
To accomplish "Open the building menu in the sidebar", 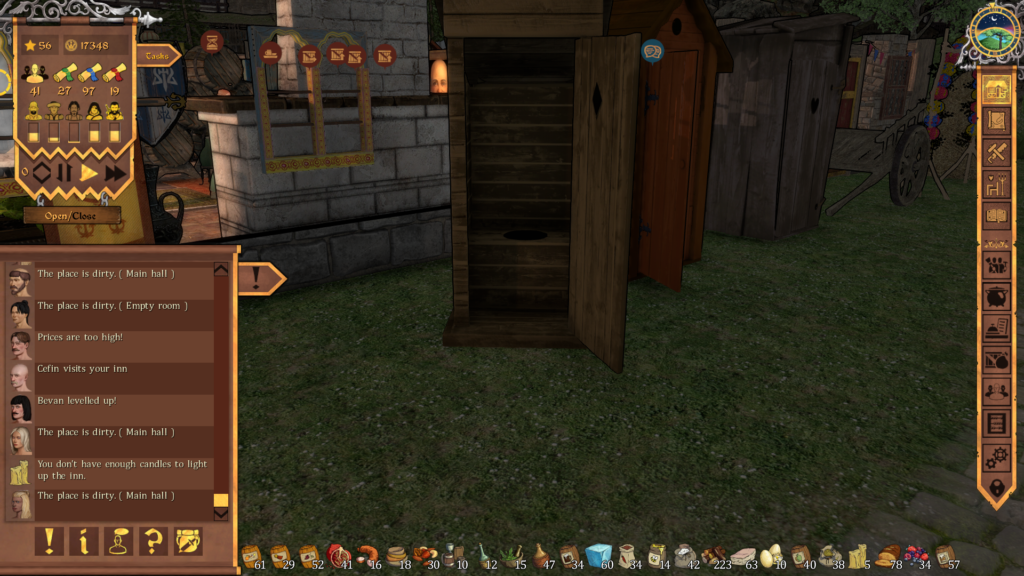I will coord(996,89).
